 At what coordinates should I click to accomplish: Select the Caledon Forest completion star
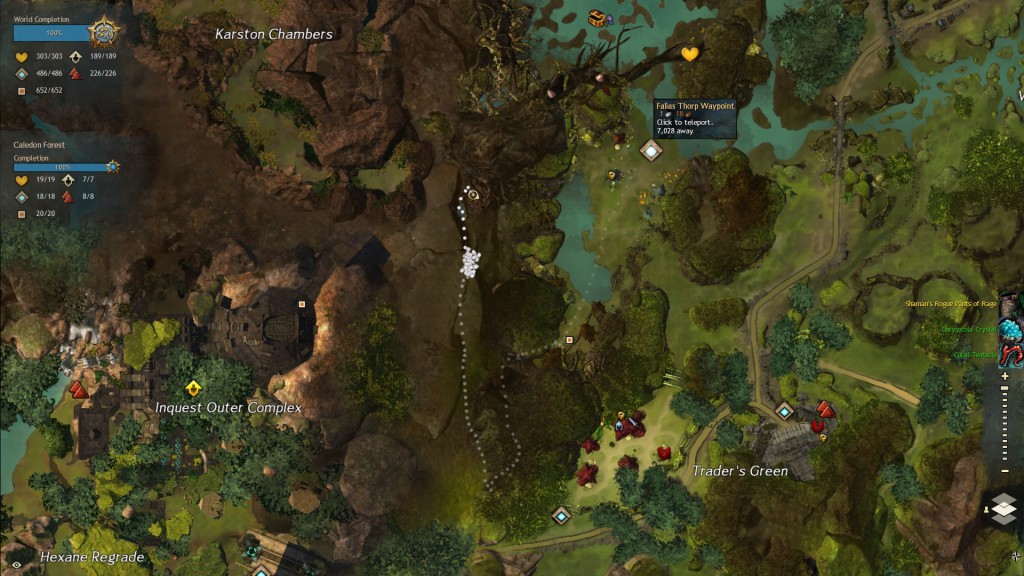113,166
